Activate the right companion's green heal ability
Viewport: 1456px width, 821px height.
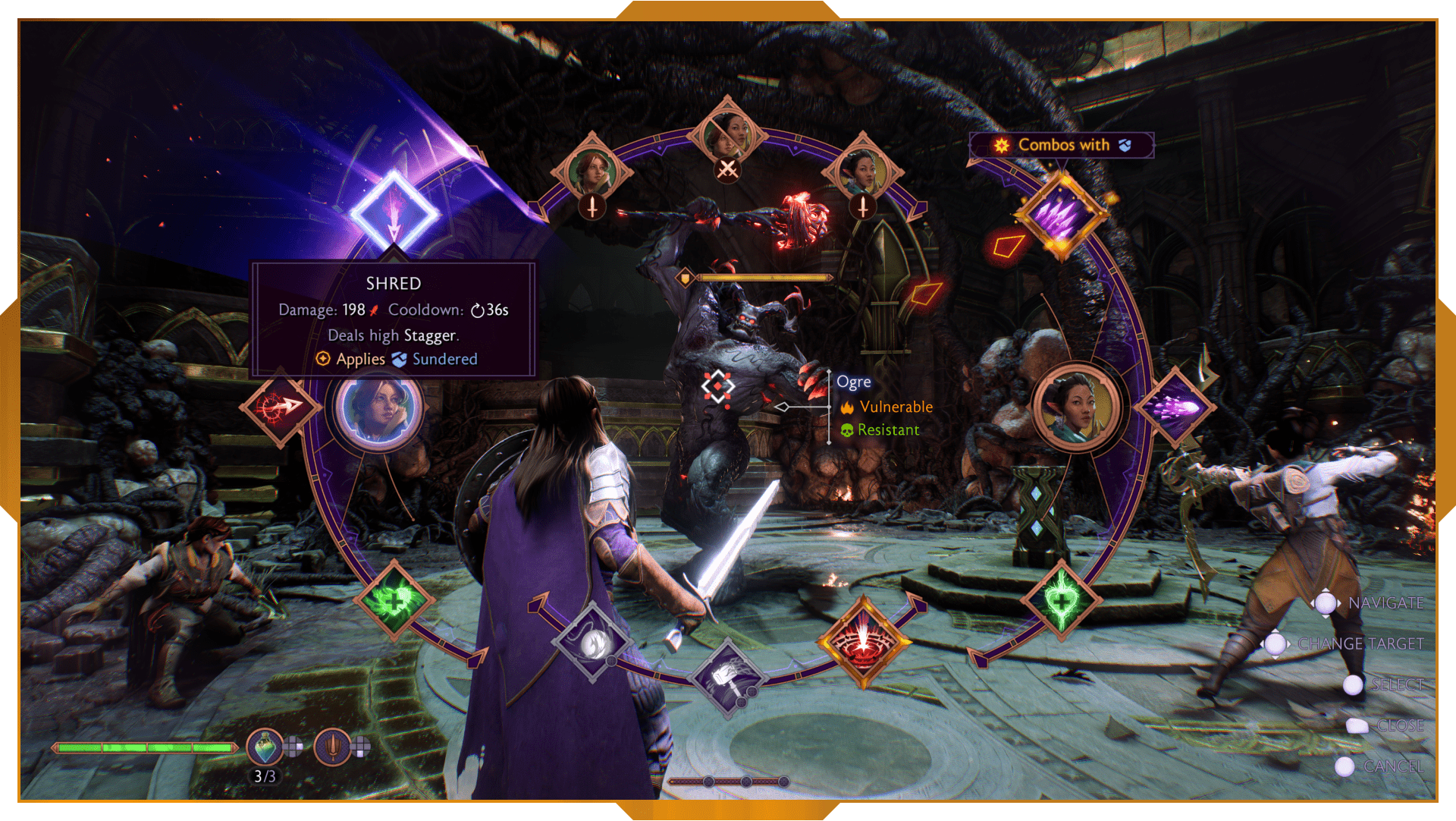pyautogui.click(x=1062, y=601)
